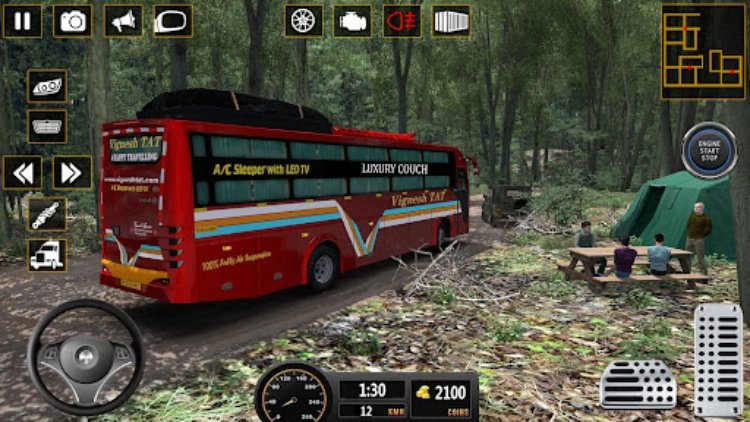This screenshot has height=422, width=750.
Task: Tap the camera view button
Action: coord(72,21)
